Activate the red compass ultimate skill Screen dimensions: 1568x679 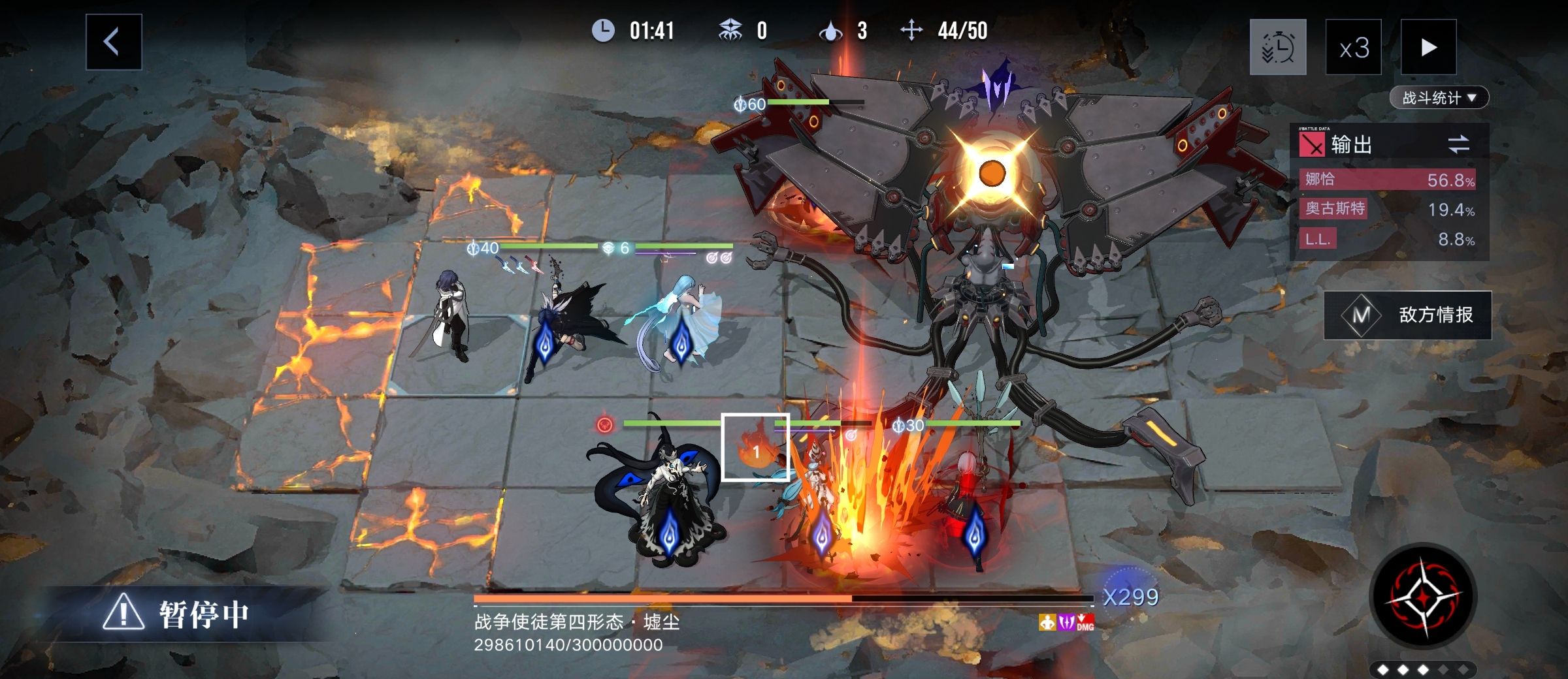tap(1422, 597)
